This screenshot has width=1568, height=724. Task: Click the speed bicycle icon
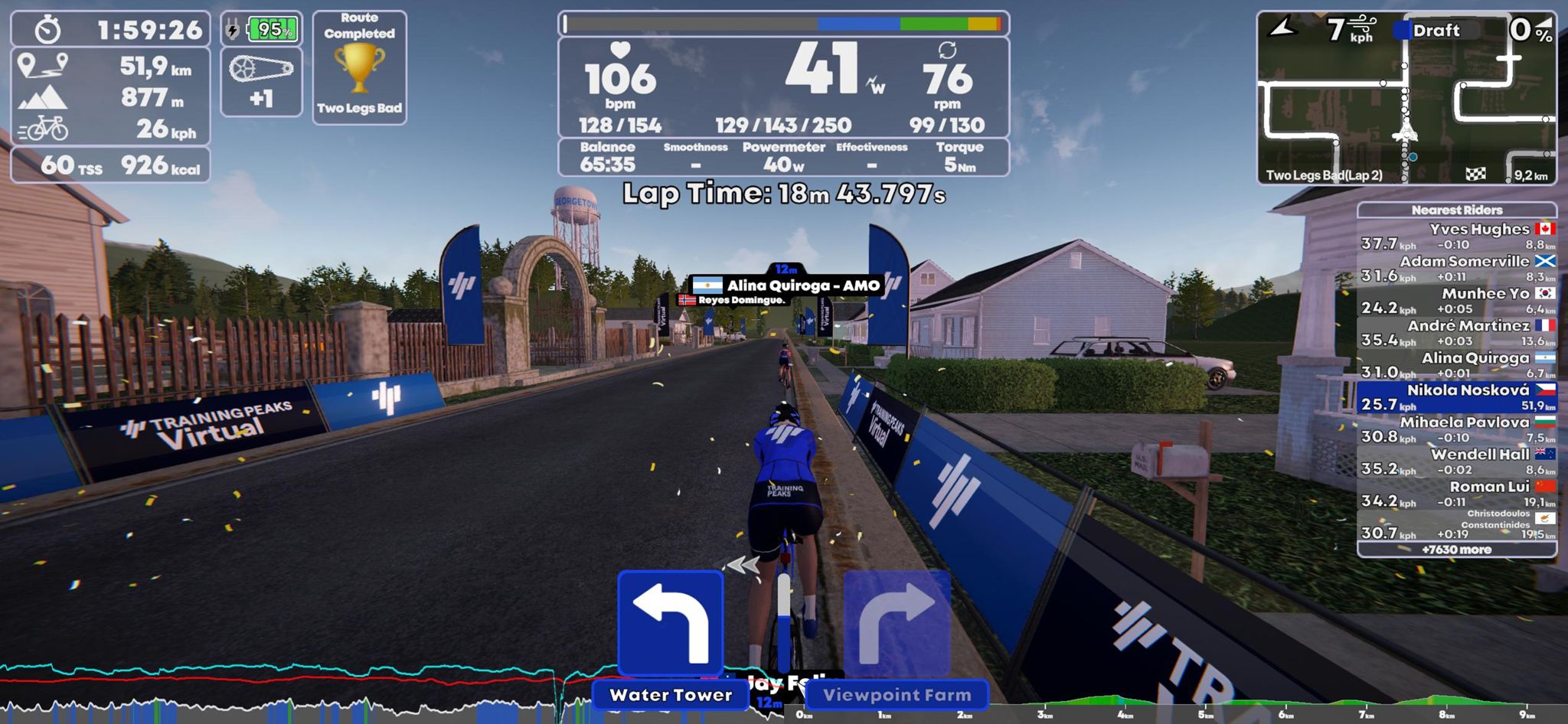coord(47,127)
